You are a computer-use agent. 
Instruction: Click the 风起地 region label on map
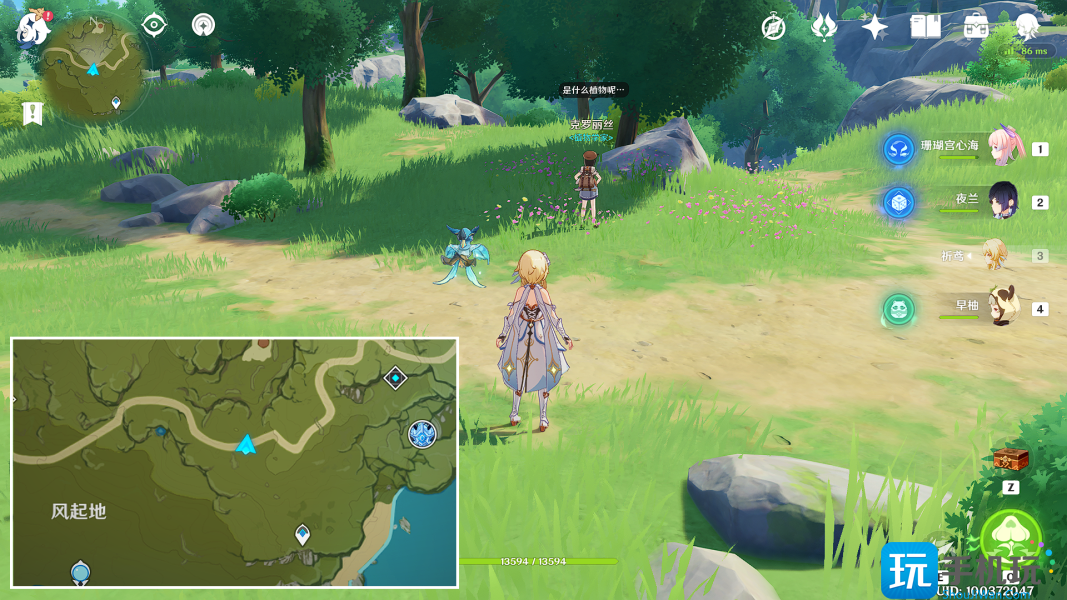(x=79, y=511)
